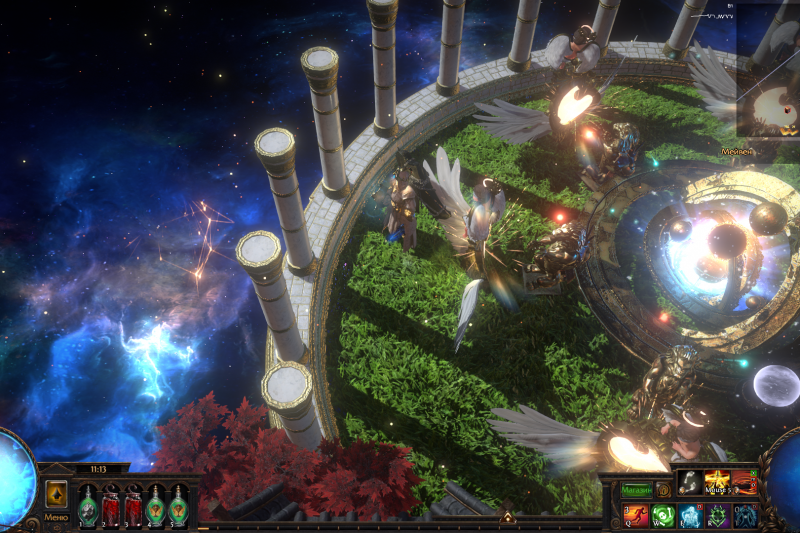Screen dimensions: 800x533
Task: Open the green Магазин shop button
Action: (636, 490)
